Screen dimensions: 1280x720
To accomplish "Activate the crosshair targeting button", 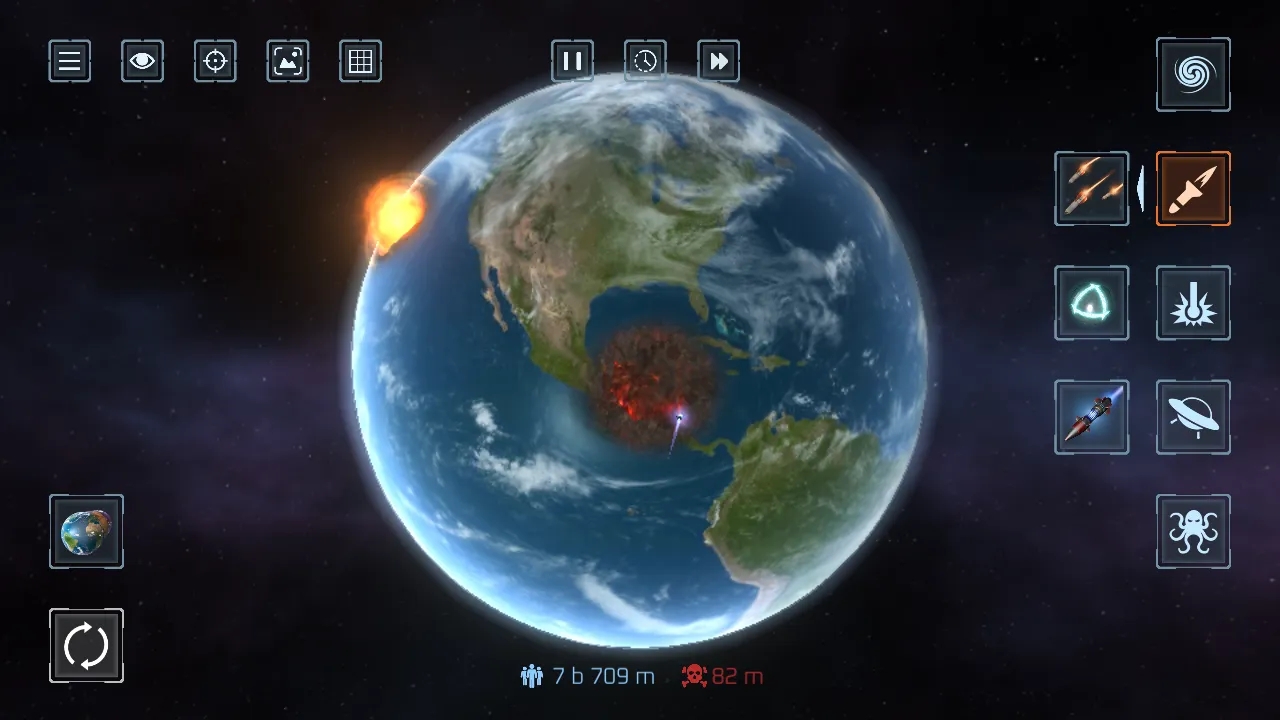I will point(215,61).
